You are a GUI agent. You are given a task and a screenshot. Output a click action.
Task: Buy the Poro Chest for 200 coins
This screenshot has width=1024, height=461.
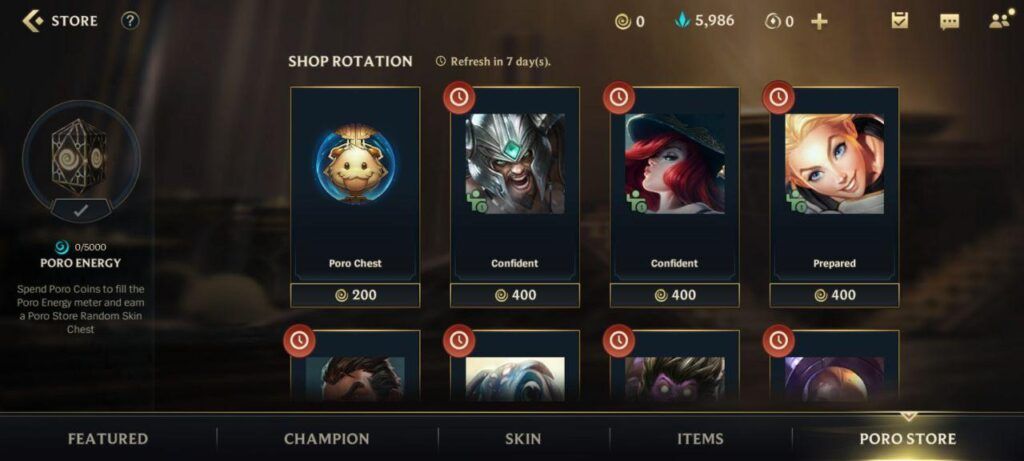355,295
